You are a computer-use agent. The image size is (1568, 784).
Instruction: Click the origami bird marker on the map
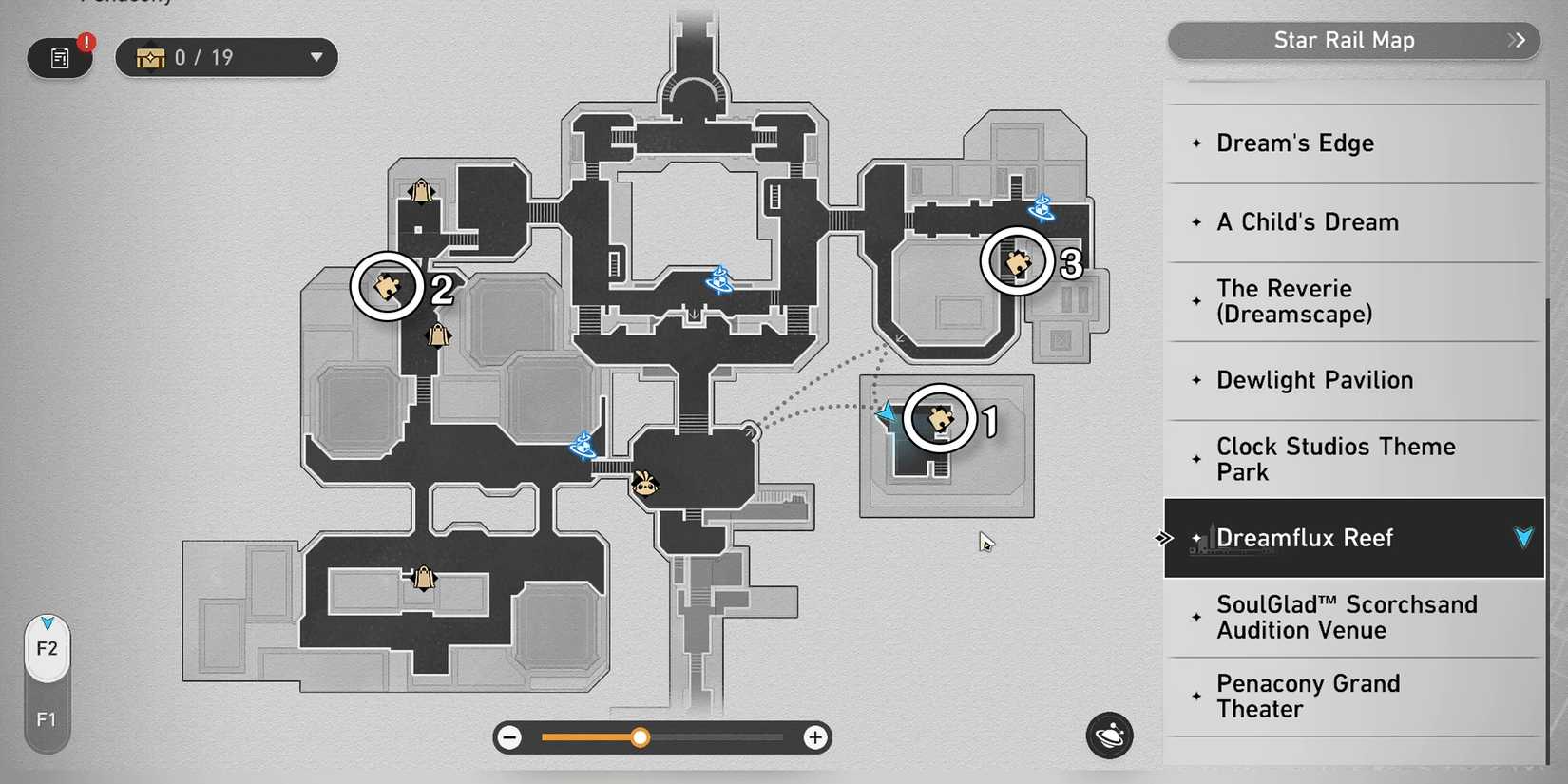645,484
